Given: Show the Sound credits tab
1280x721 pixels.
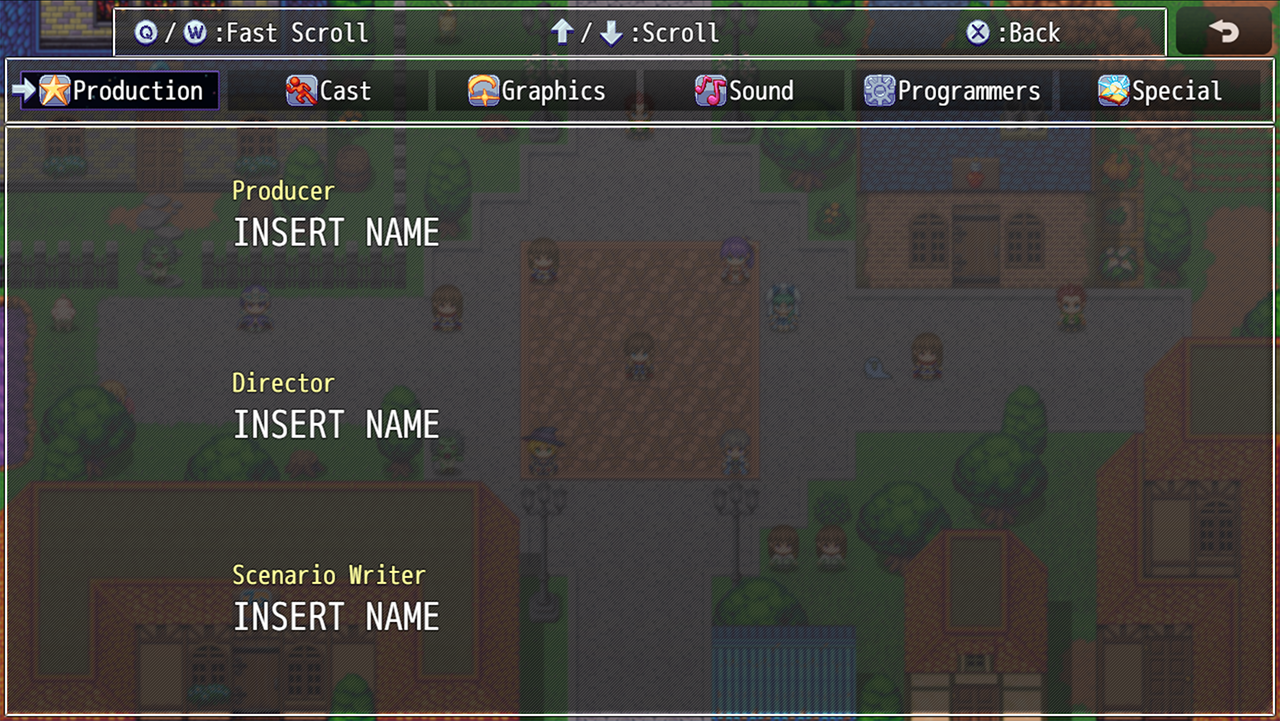Looking at the screenshot, I should [744, 91].
